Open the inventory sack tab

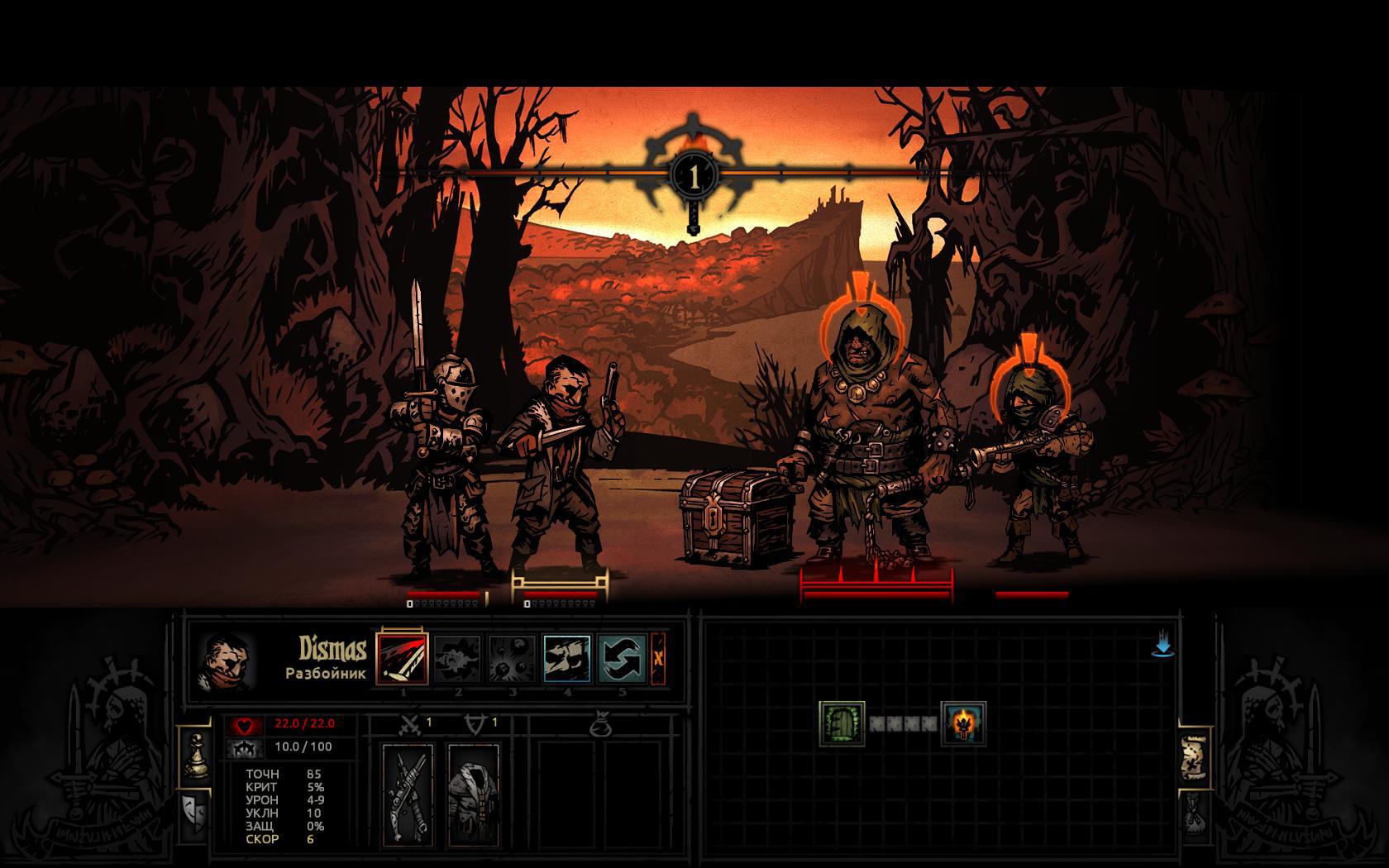pos(1192,815)
